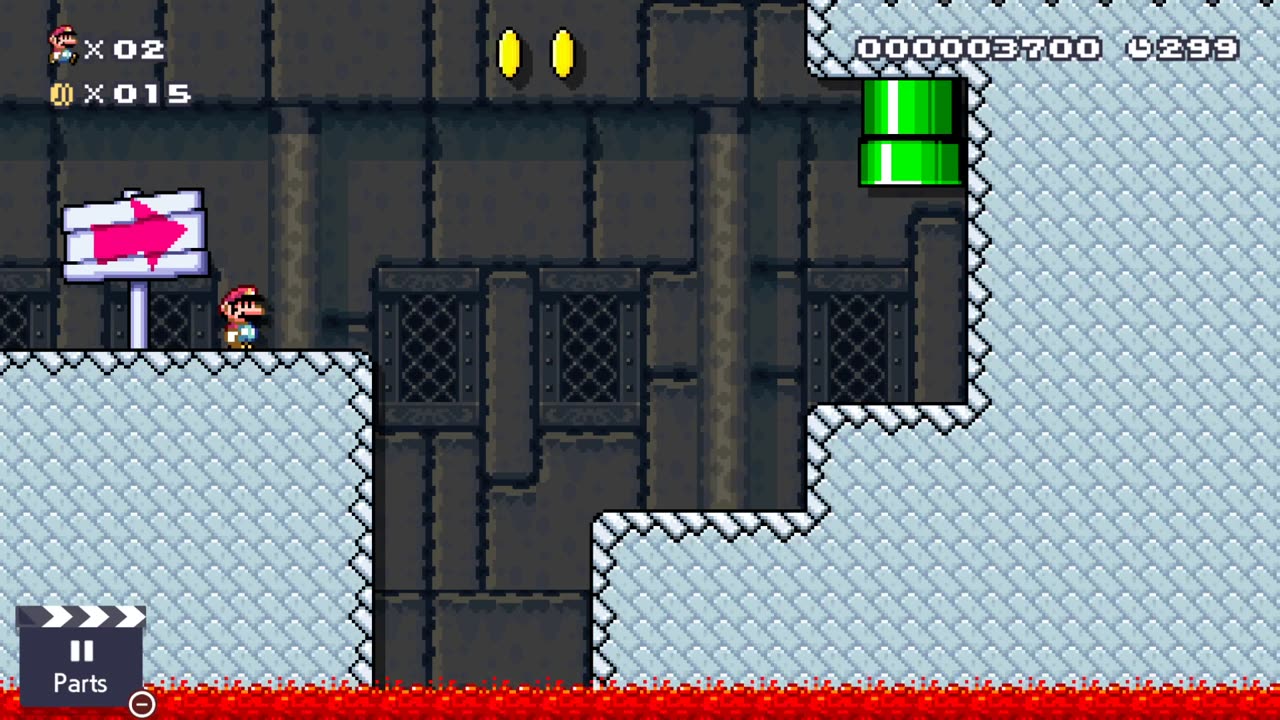The width and height of the screenshot is (1280, 720).
Task: Click the 299 timer value
Action: pyautogui.click(x=1196, y=46)
